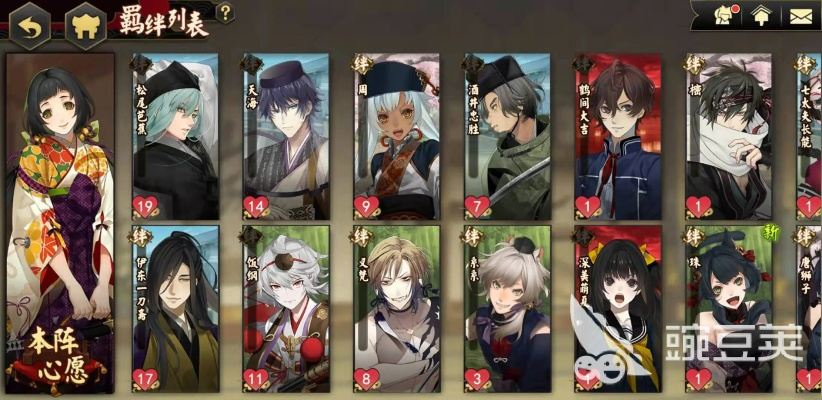The height and width of the screenshot is (400, 822).
Task: Select the 酒井忠胜 bond card
Action: (507, 137)
